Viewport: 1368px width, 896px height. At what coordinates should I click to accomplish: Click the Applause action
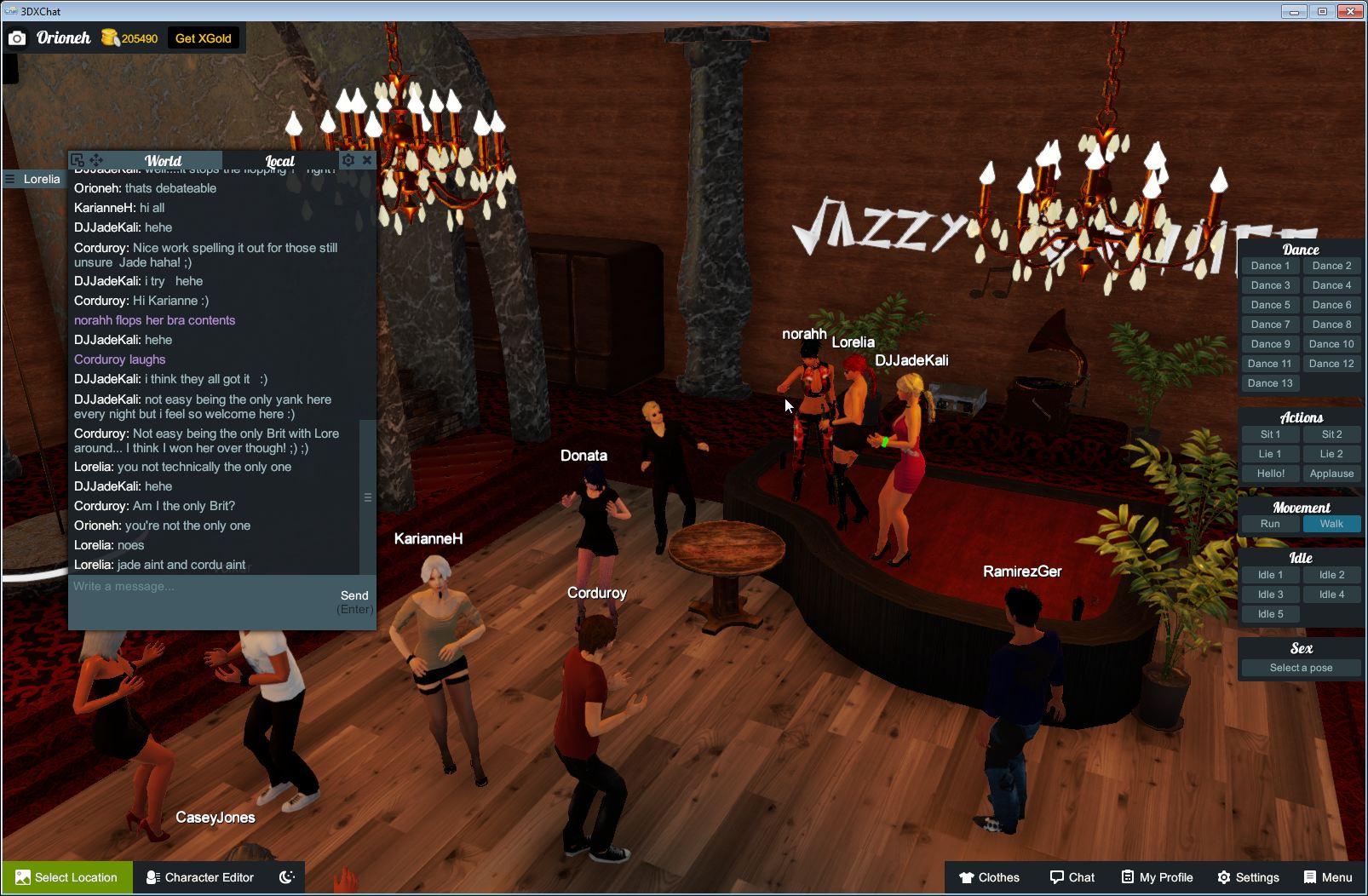[1331, 473]
